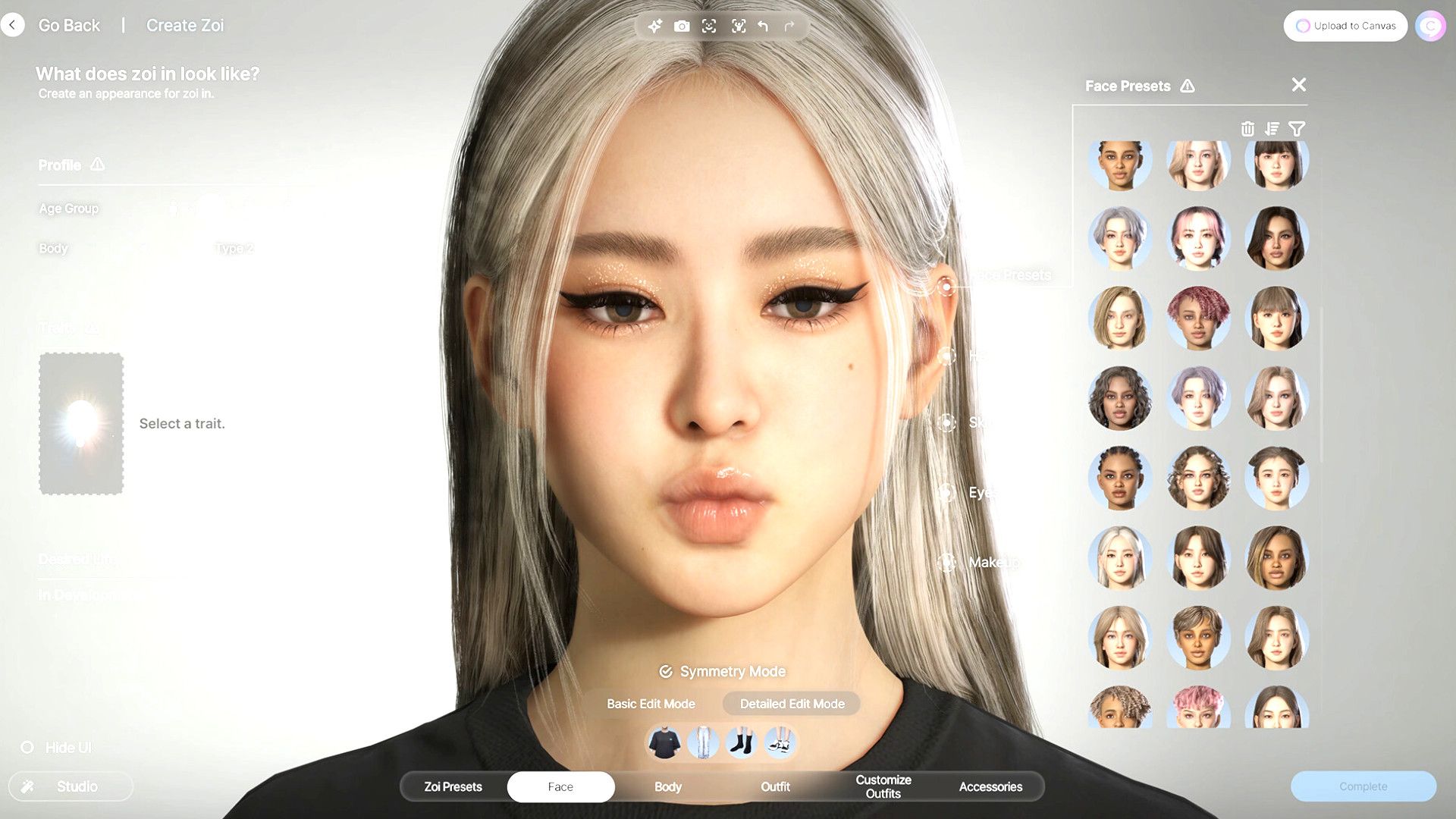Open the Body tab
Screen dimensions: 1456x819
click(667, 786)
